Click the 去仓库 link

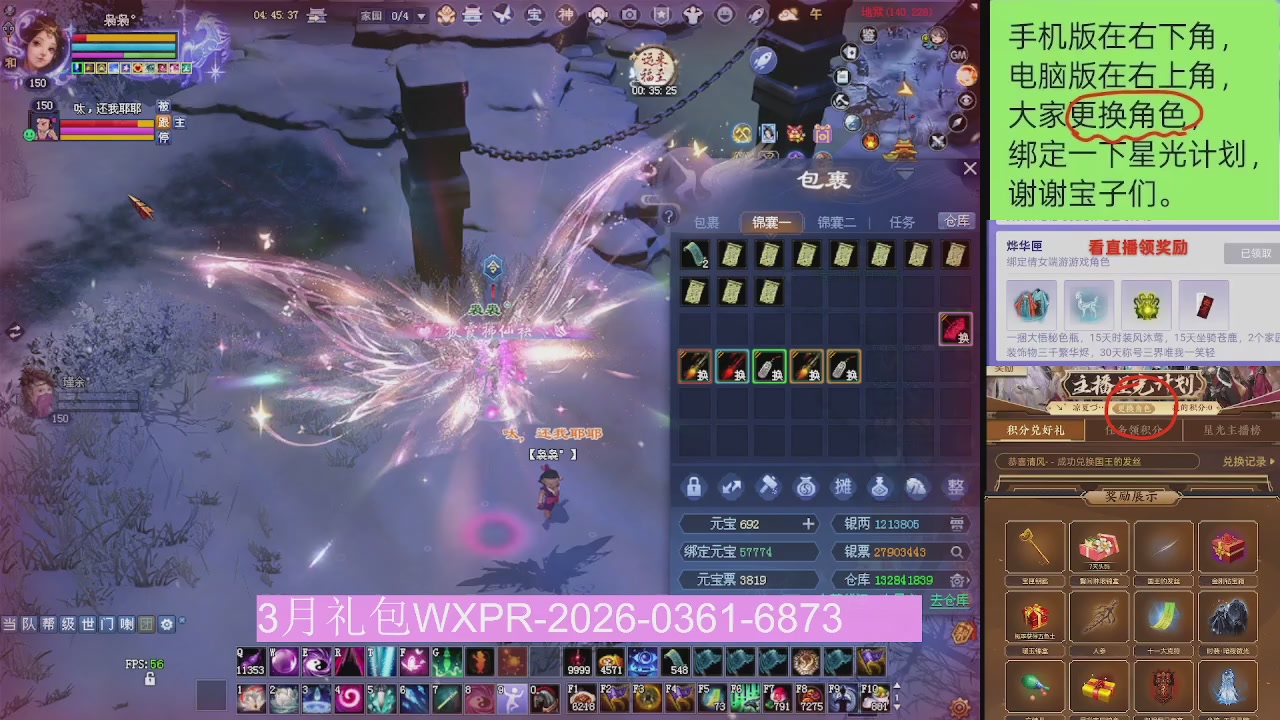951,601
